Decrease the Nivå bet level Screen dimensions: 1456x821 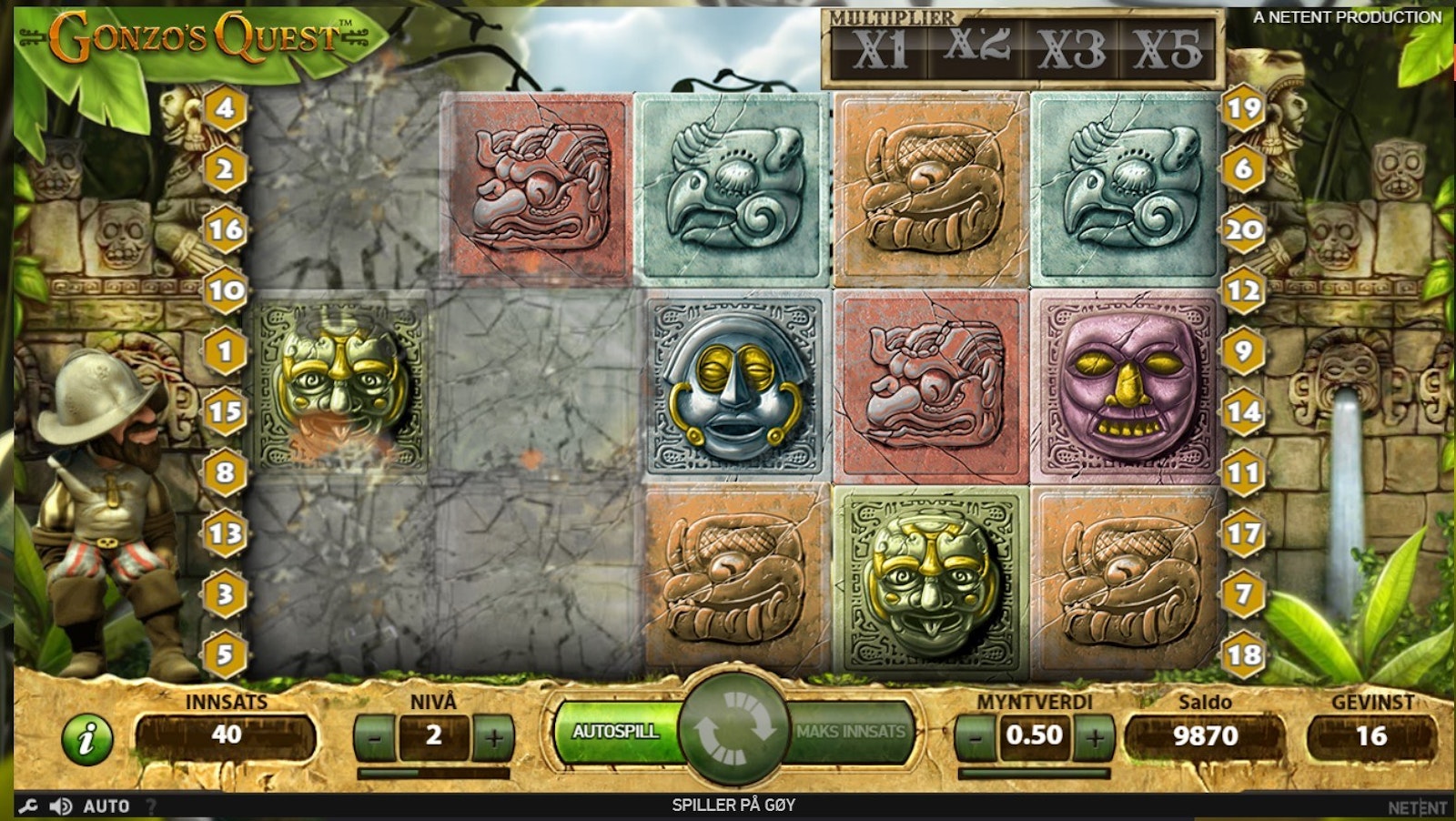tap(374, 737)
